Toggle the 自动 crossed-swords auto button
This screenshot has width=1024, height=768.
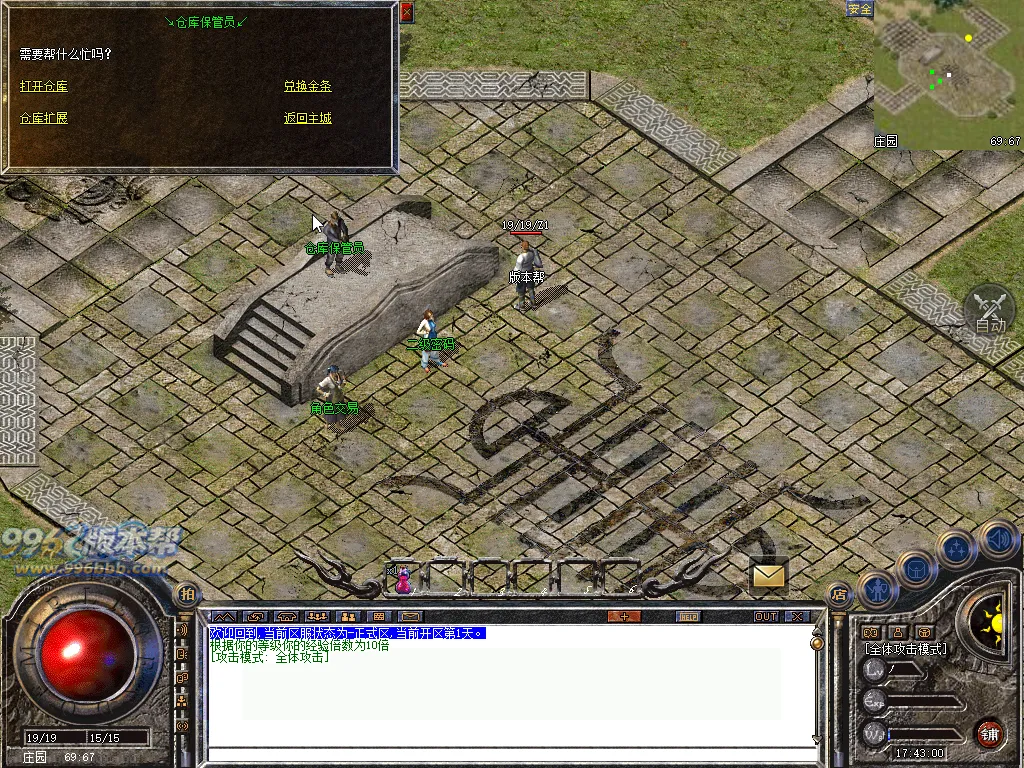[x=990, y=310]
